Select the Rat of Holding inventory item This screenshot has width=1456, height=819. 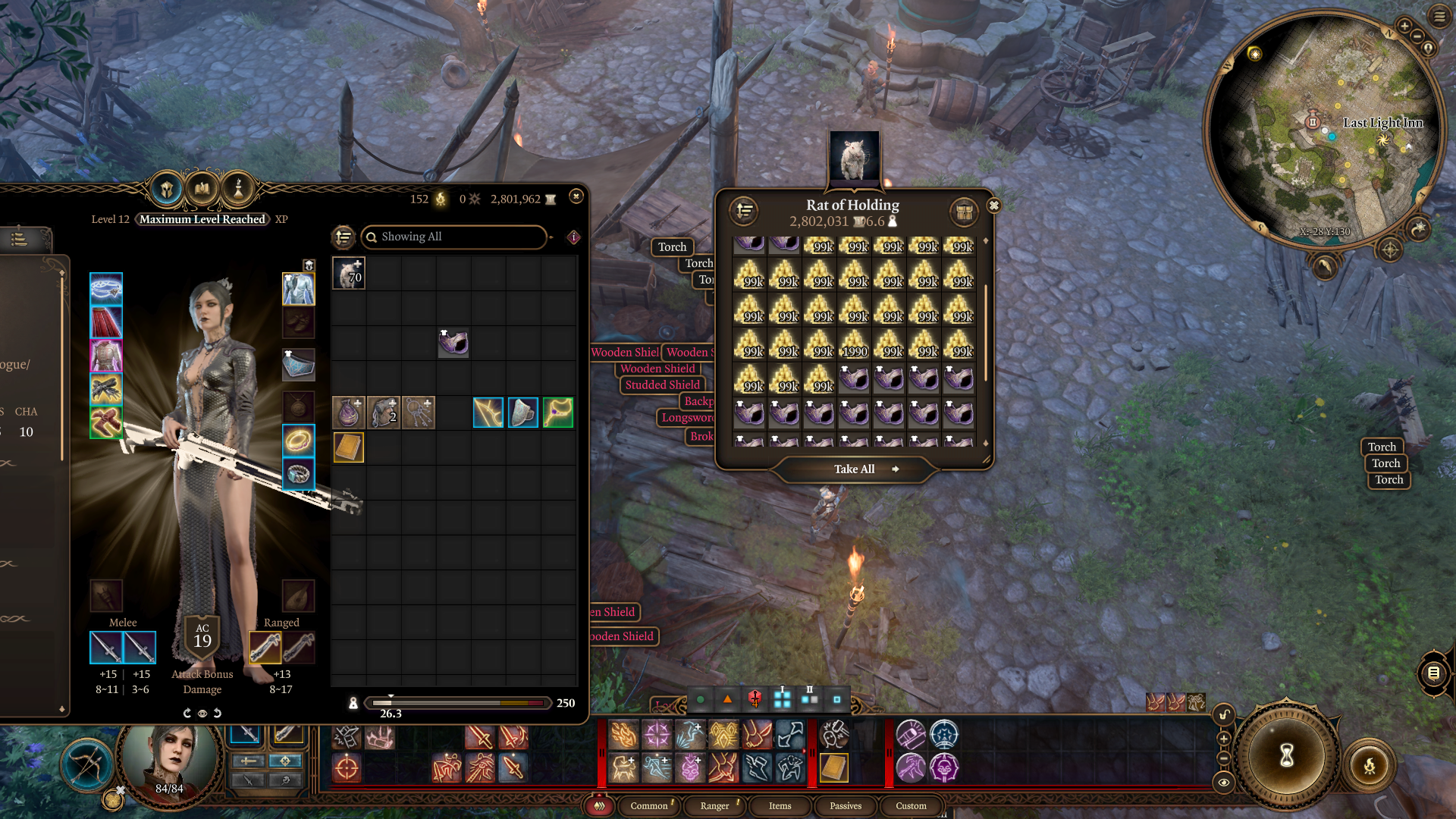pyautogui.click(x=349, y=273)
